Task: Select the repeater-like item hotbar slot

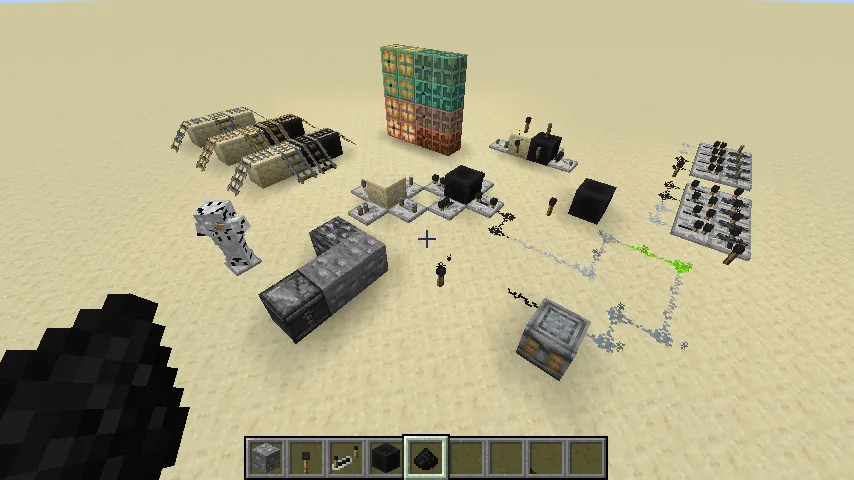Action: 346,459
